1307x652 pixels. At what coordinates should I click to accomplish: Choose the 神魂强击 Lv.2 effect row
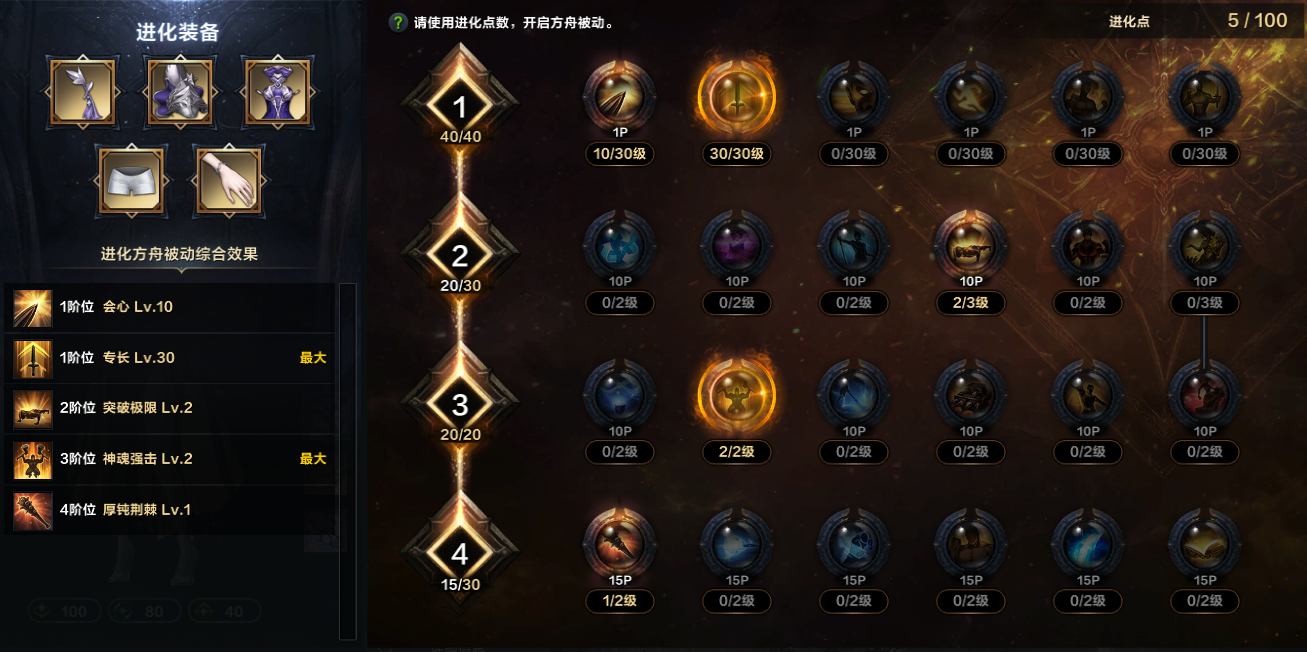click(x=170, y=459)
